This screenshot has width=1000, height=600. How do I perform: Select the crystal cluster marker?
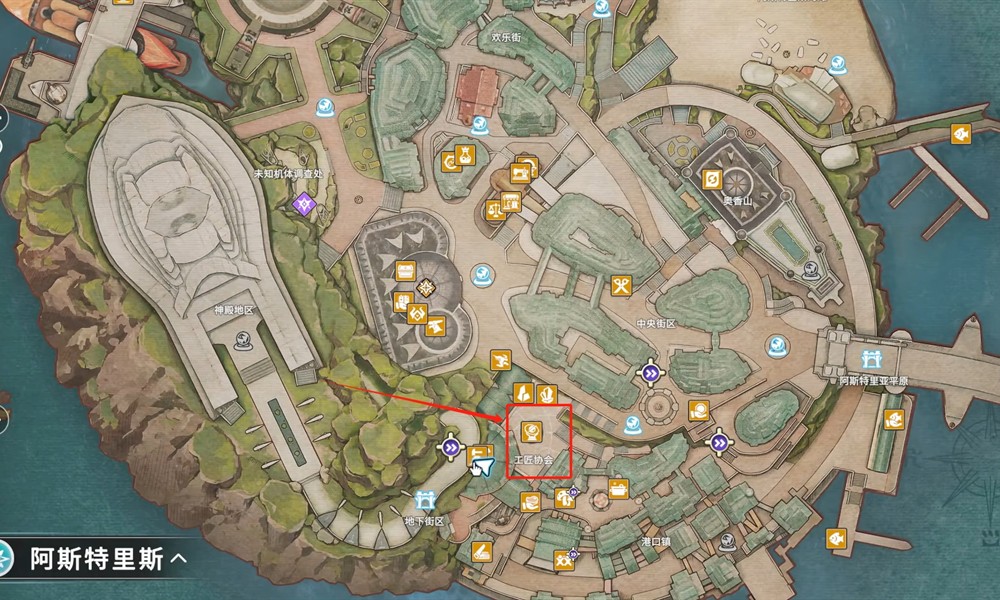[546, 394]
